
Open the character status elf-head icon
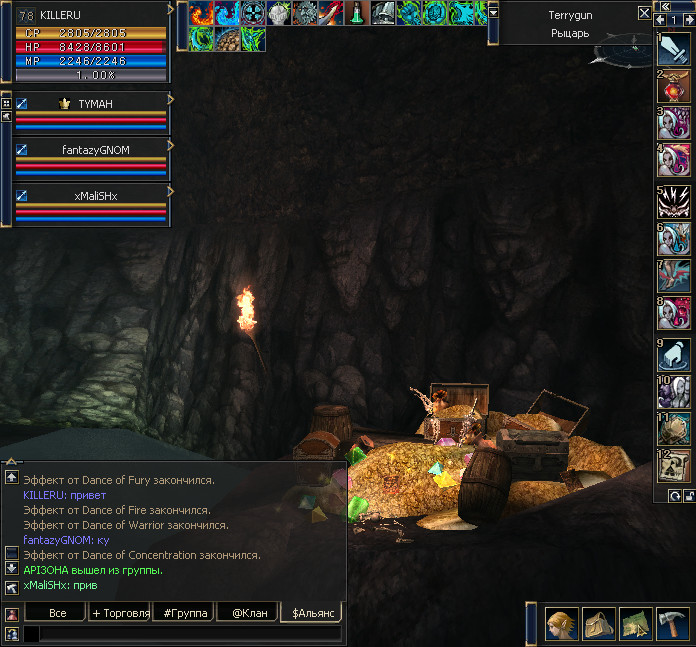[561, 624]
